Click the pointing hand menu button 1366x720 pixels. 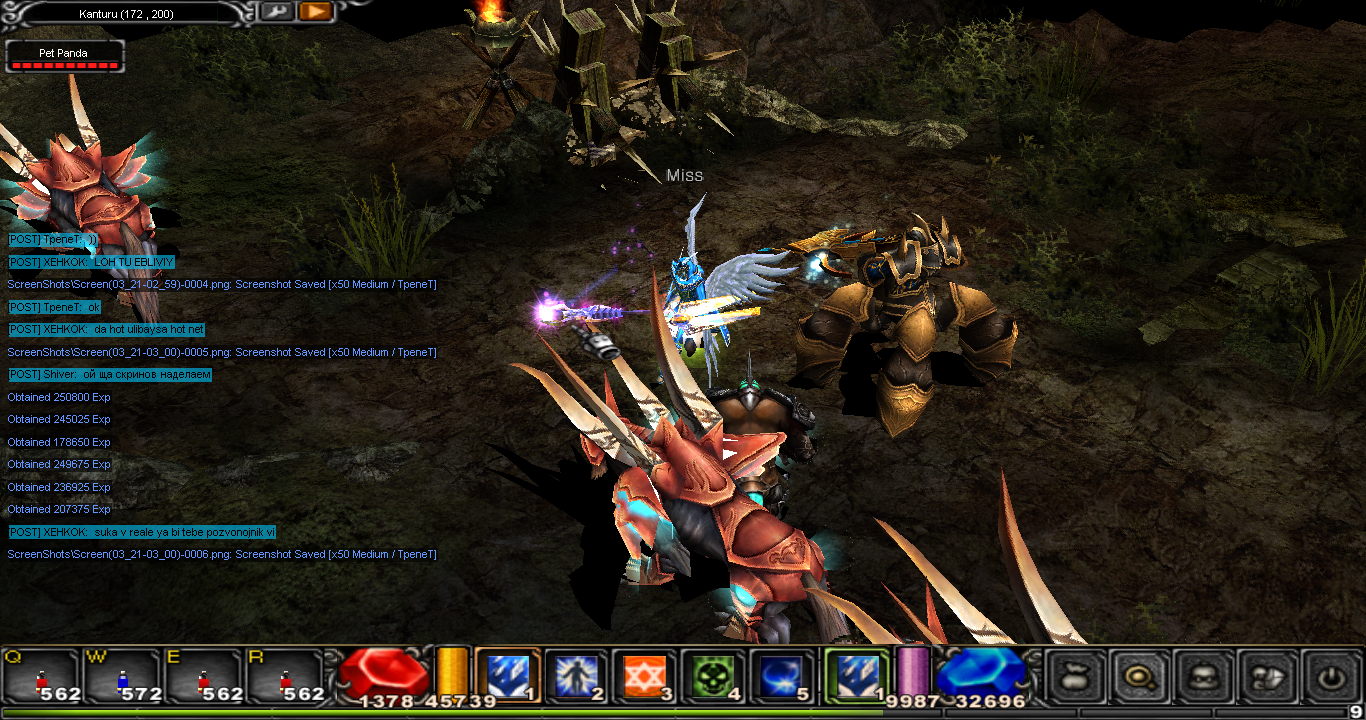pyautogui.click(x=1267, y=677)
